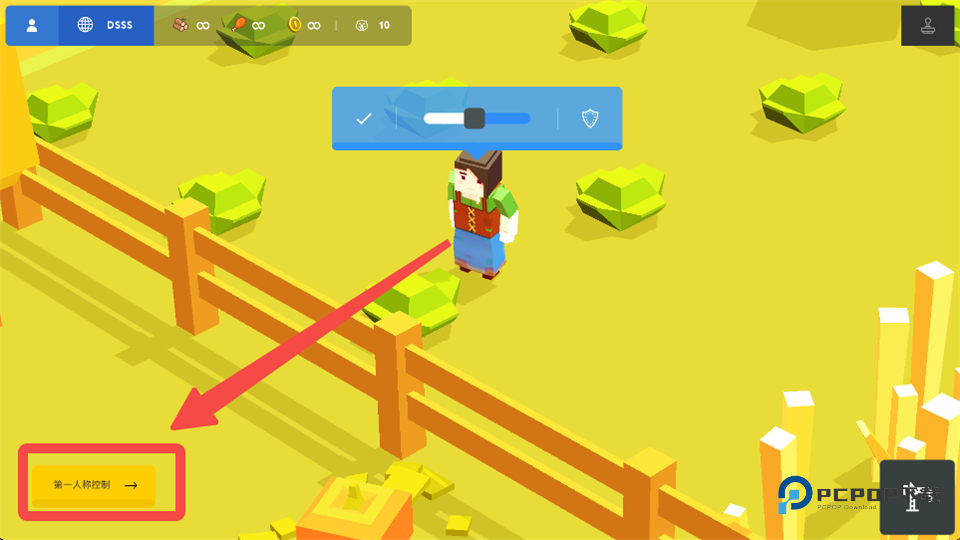Open the stamp tool button

(x=928, y=26)
